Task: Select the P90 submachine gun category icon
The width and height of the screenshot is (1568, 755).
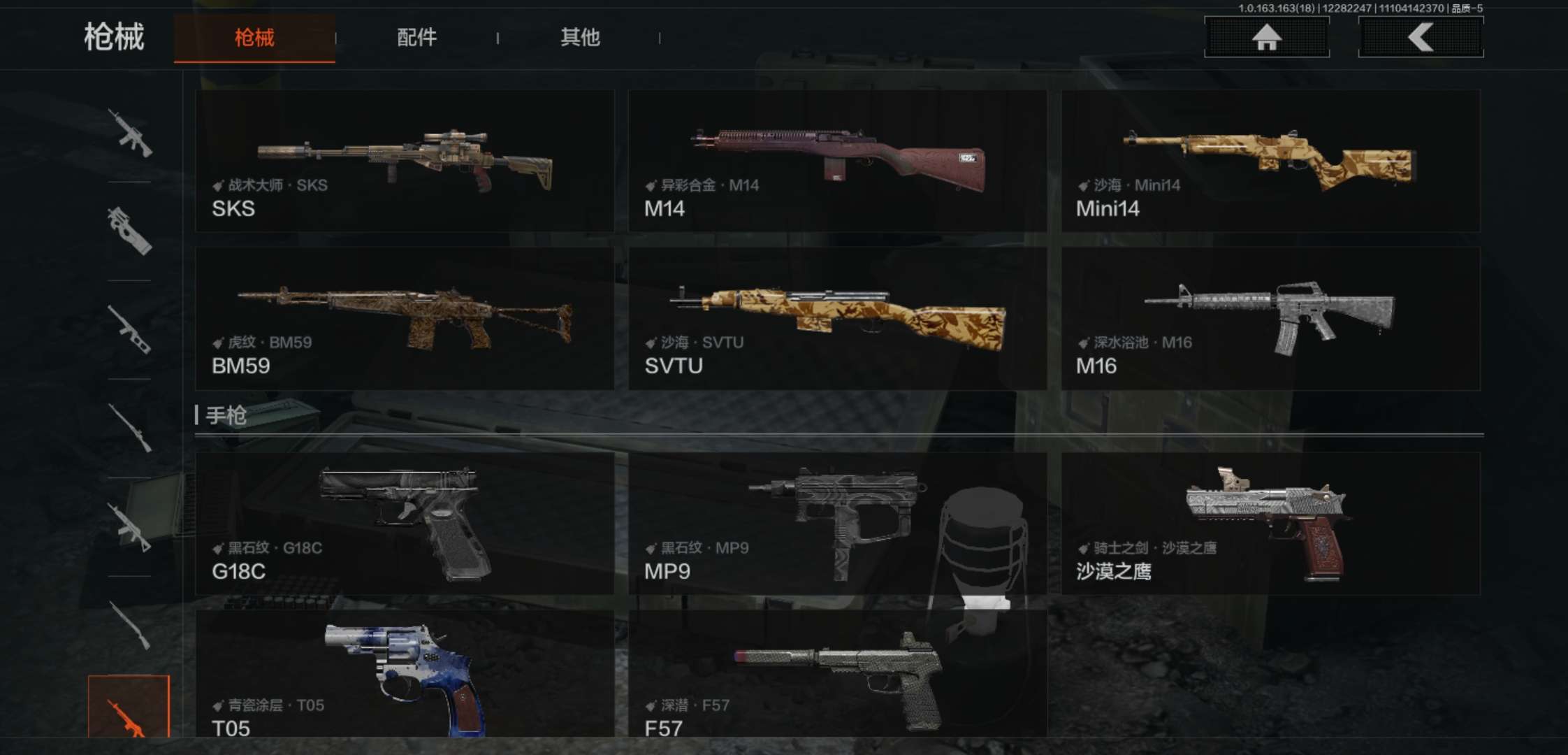Action: [x=129, y=231]
